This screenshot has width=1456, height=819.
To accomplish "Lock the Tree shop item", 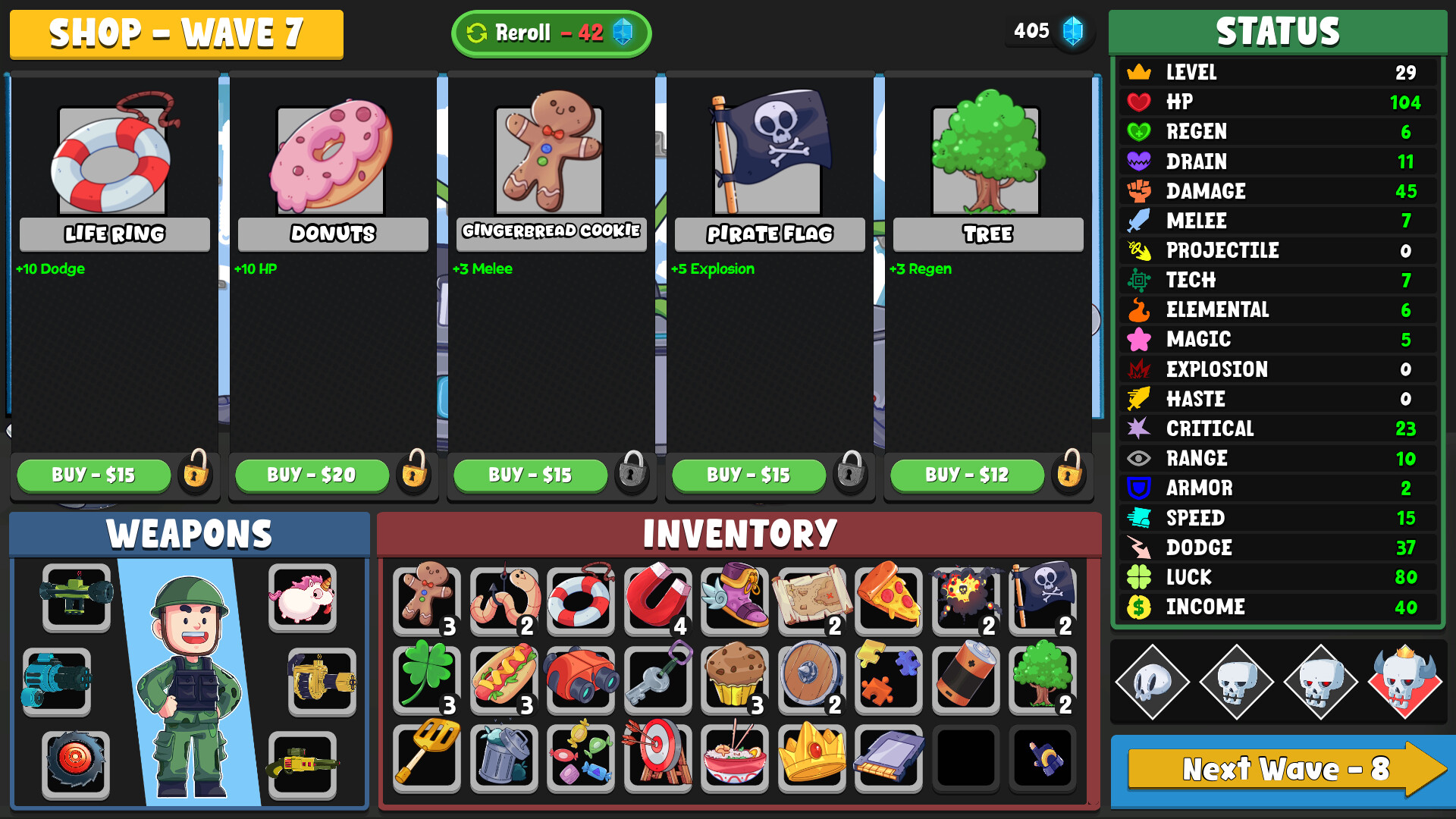I will (1068, 475).
